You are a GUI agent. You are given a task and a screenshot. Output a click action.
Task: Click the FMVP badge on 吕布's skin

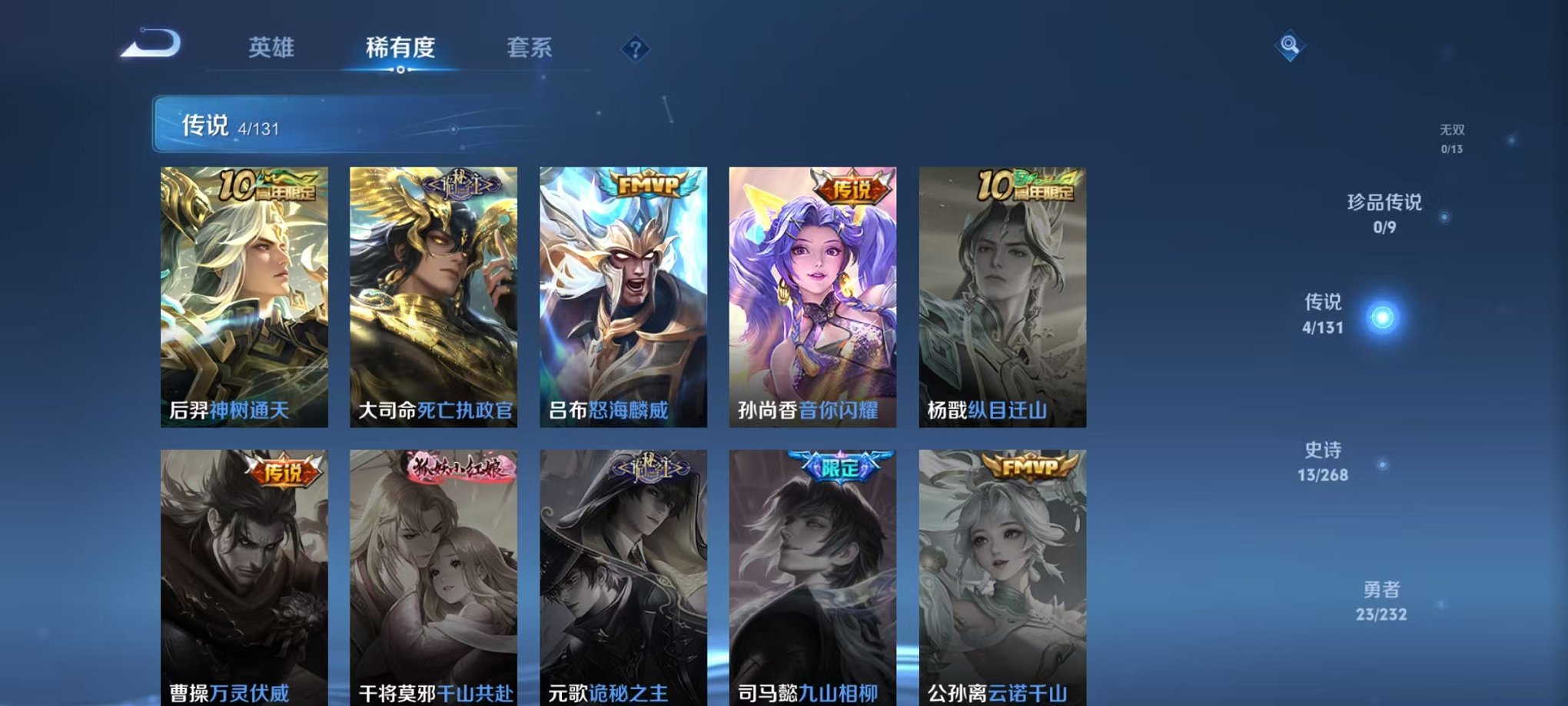click(649, 182)
